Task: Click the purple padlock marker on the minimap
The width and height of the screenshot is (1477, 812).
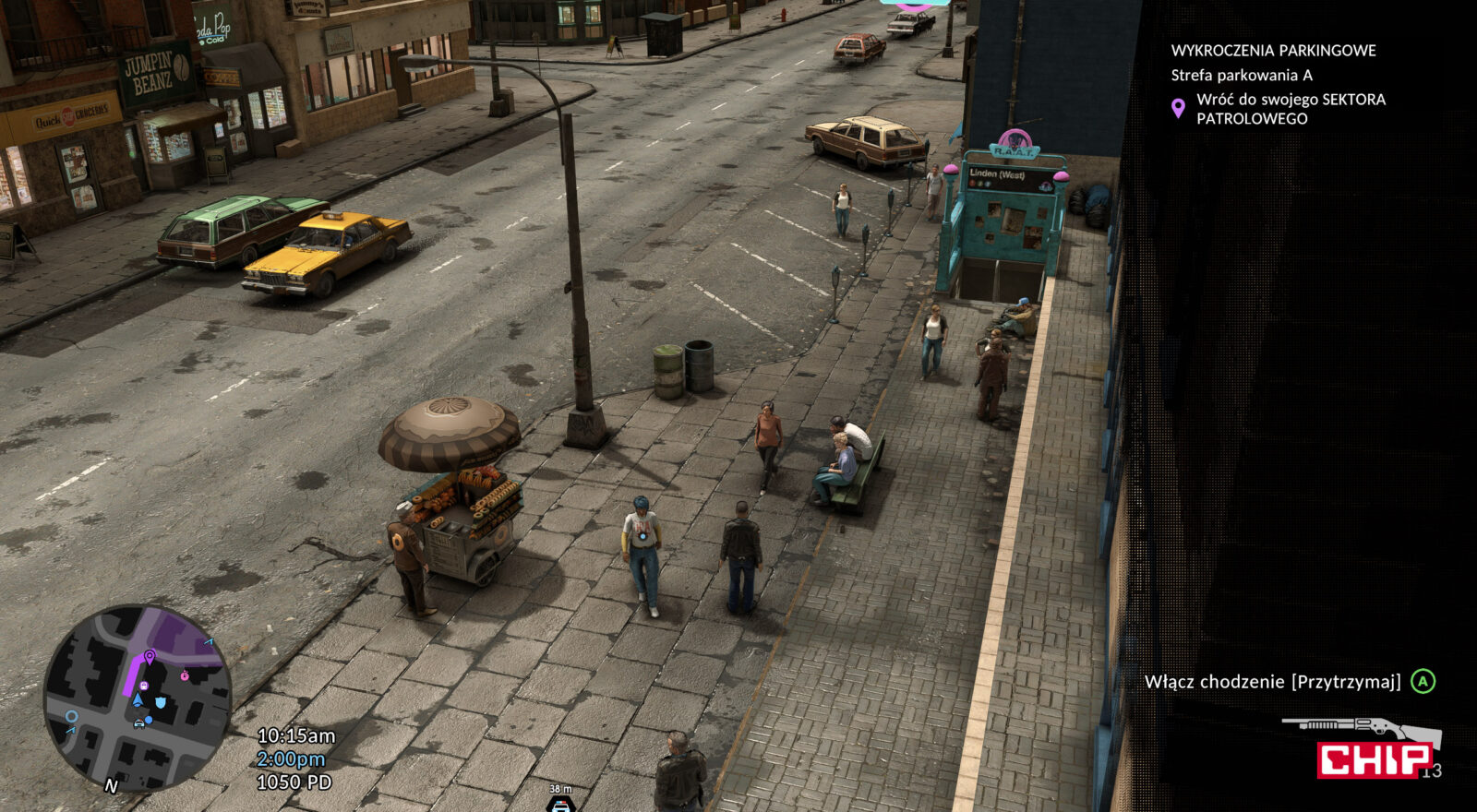Action: [x=144, y=686]
